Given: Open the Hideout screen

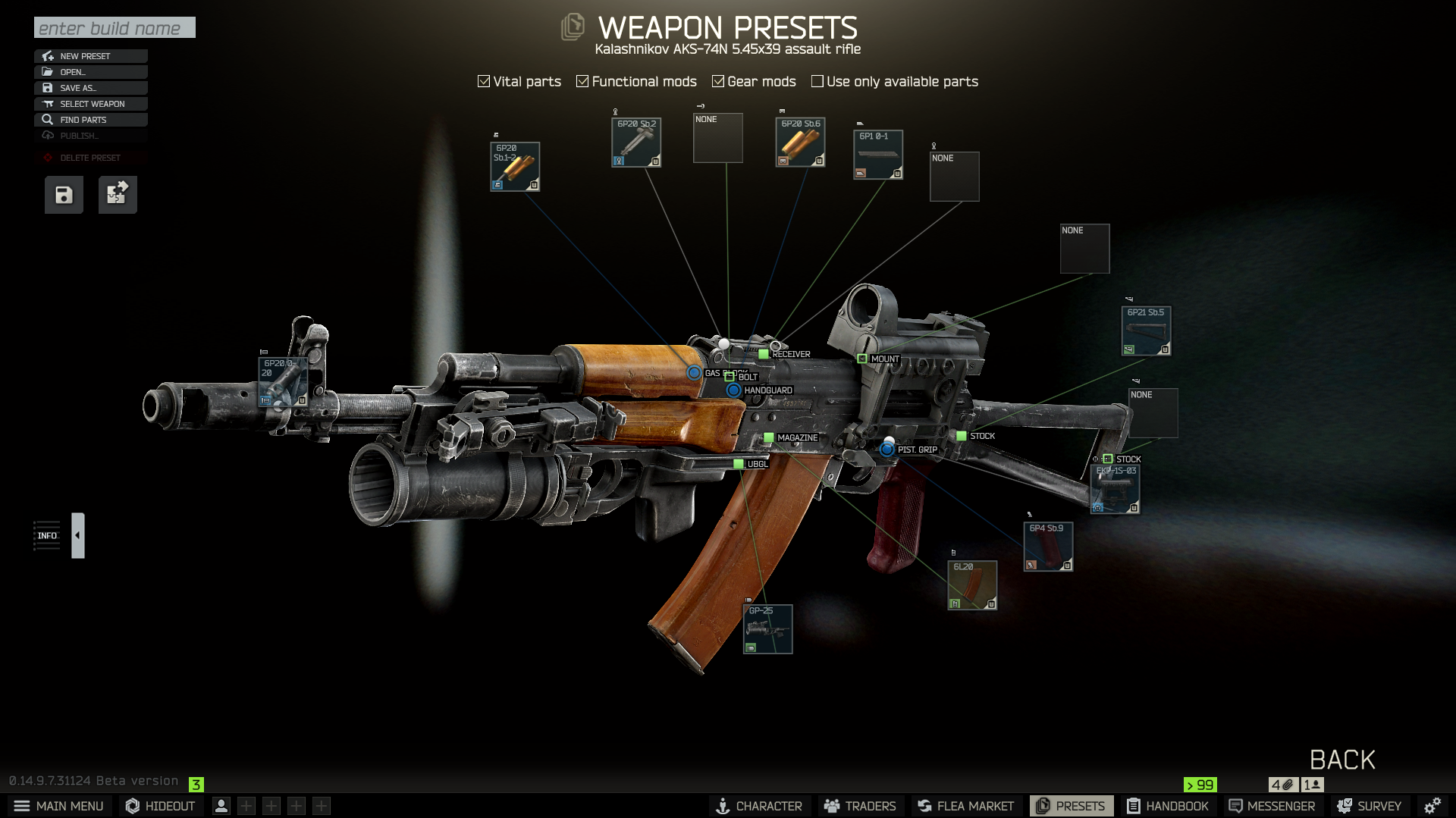Looking at the screenshot, I should click(x=160, y=806).
